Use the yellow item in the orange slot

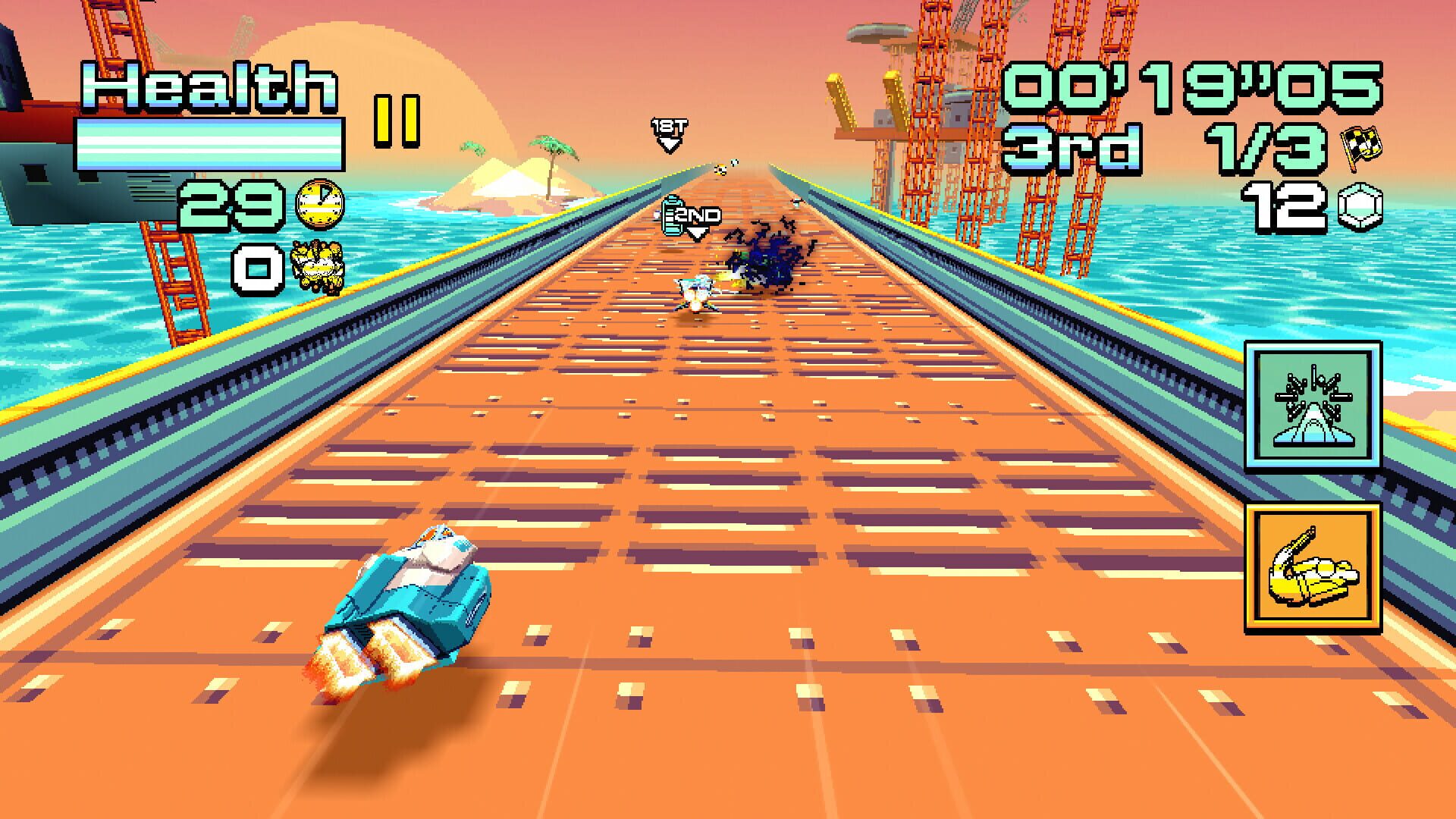click(x=1312, y=567)
